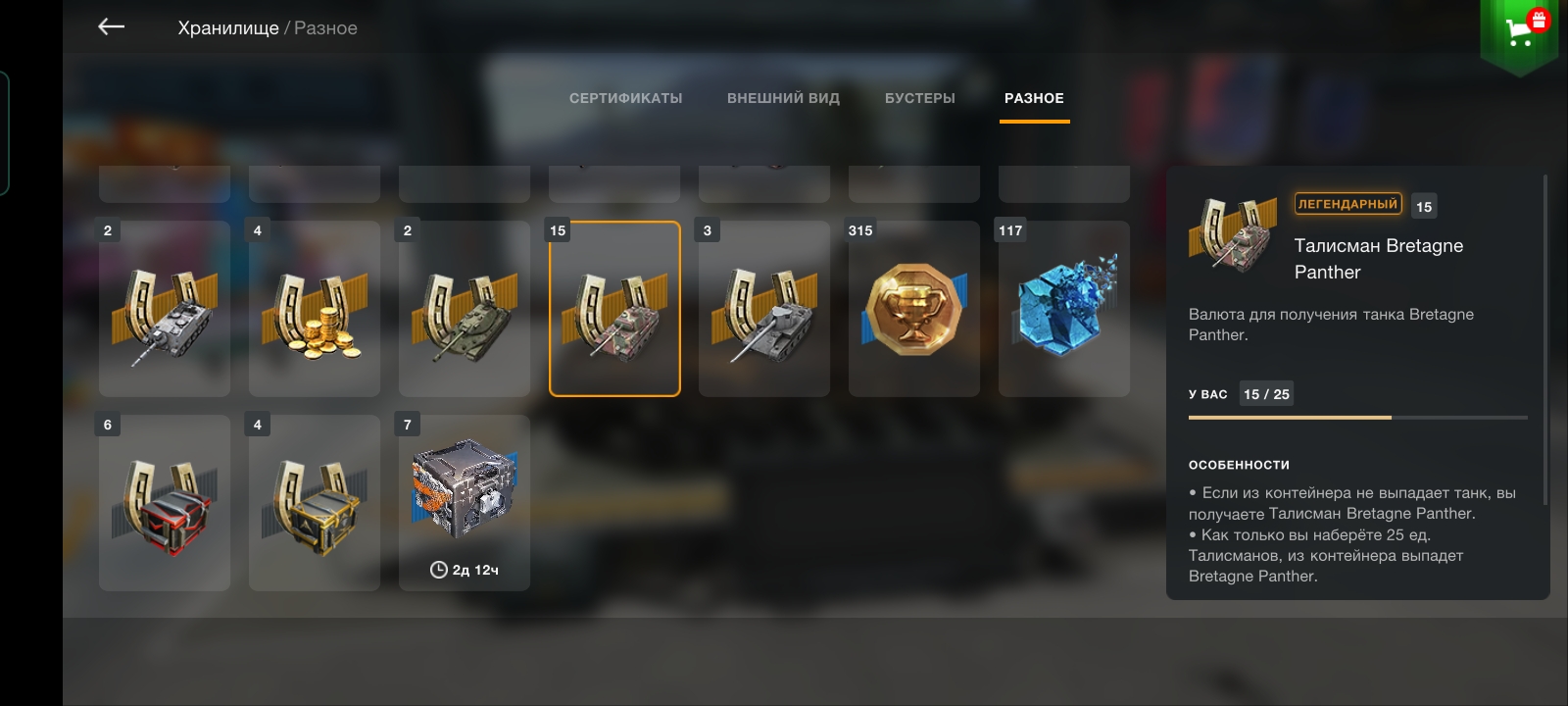Open the red container talisman slot
The image size is (1568, 706).
(165, 503)
